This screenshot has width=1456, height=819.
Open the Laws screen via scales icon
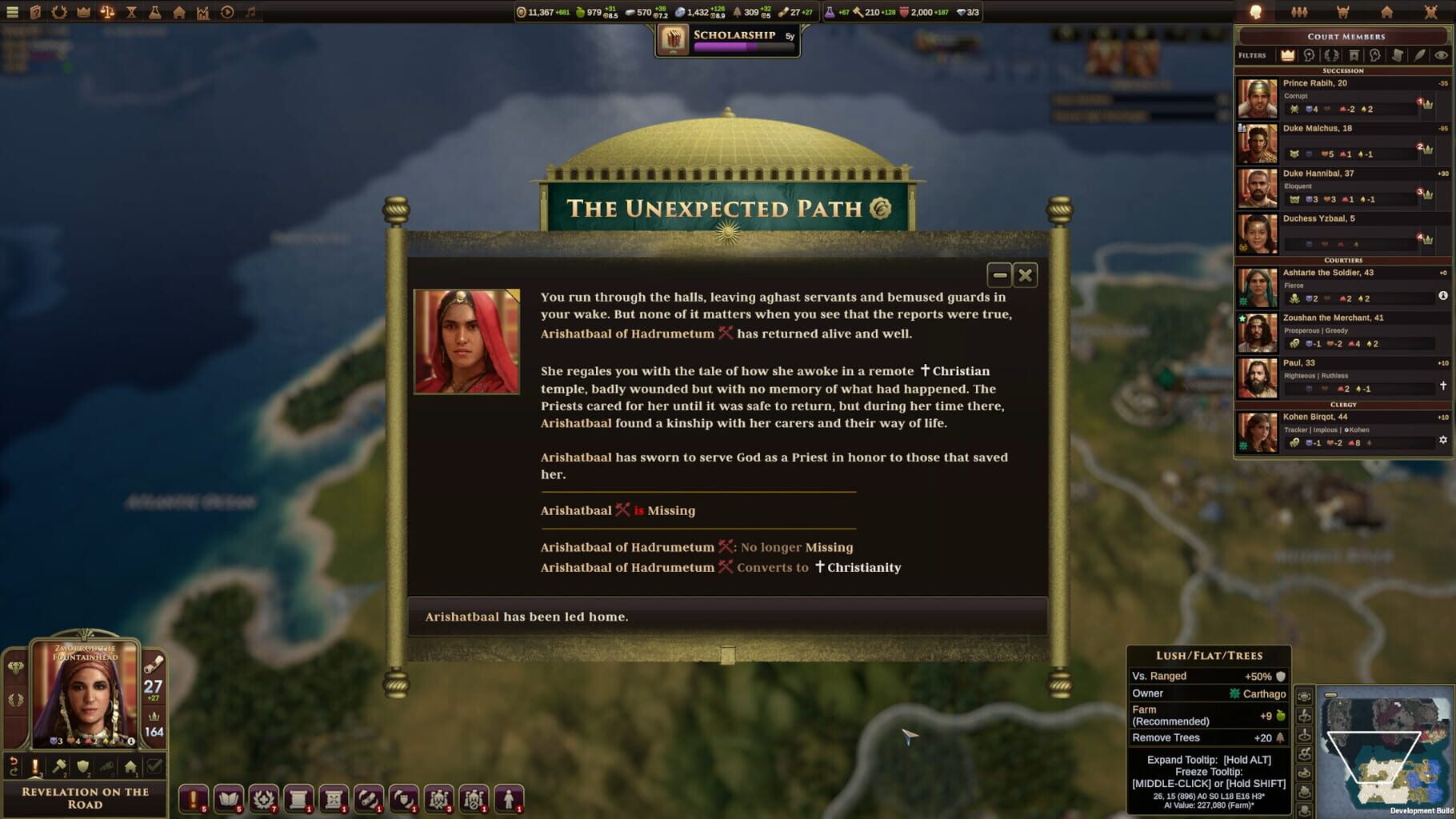(x=107, y=12)
